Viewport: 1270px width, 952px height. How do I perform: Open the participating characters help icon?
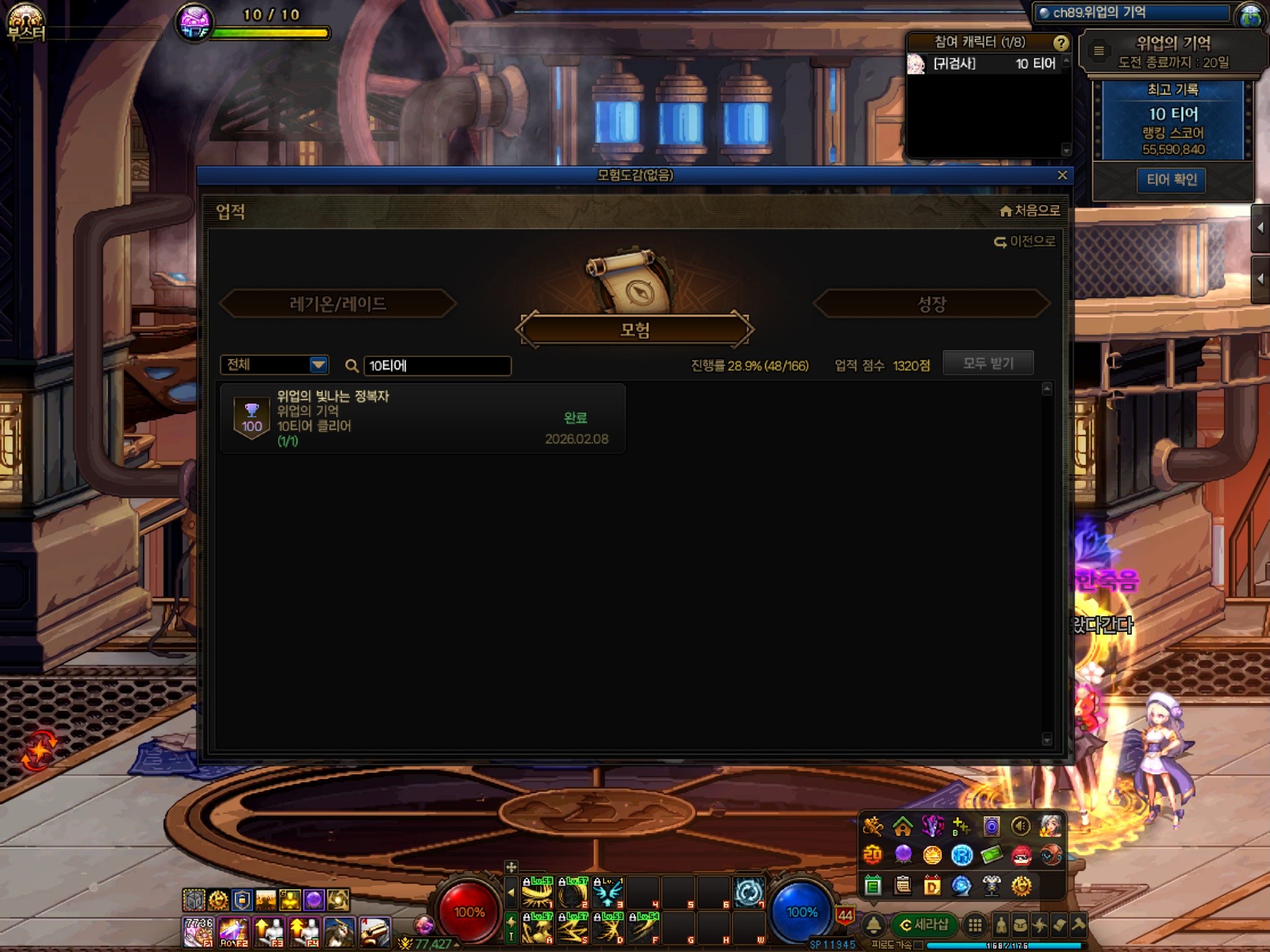click(1060, 43)
